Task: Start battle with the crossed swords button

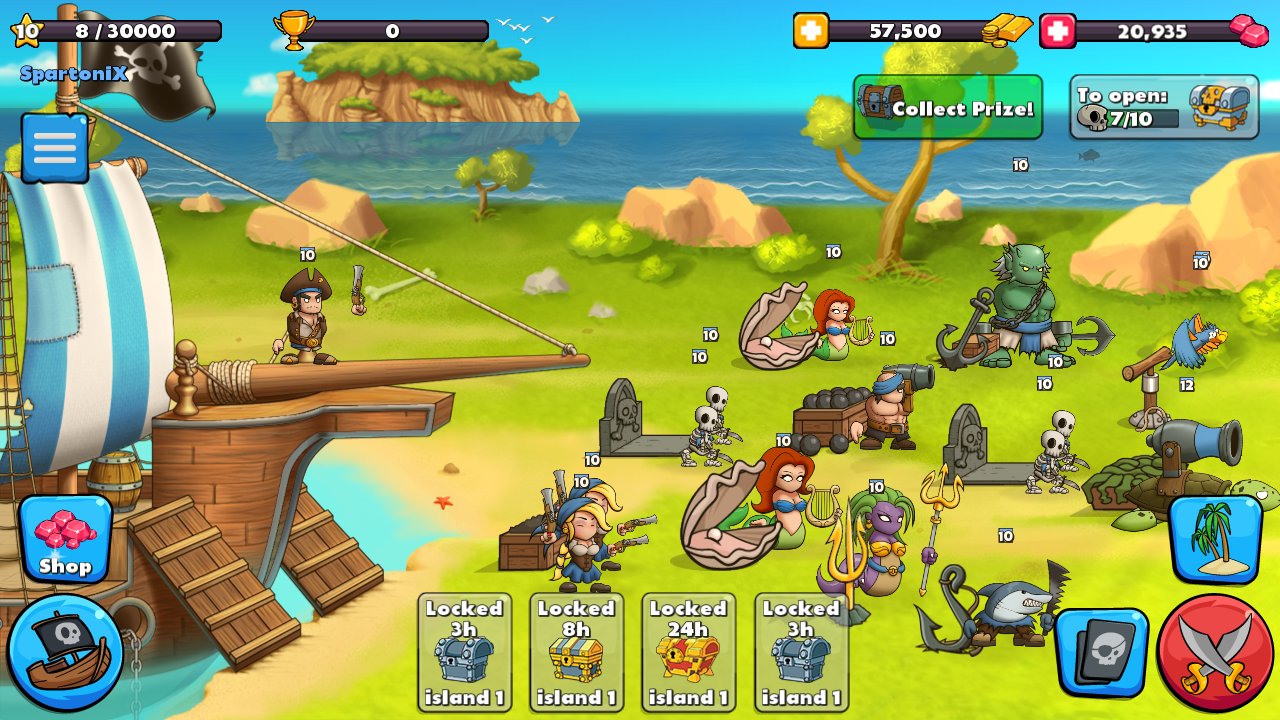Action: click(x=1216, y=652)
